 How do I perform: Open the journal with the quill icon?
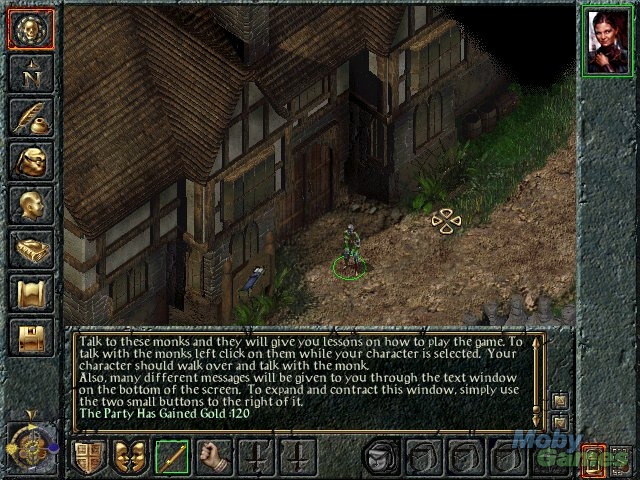[29, 117]
